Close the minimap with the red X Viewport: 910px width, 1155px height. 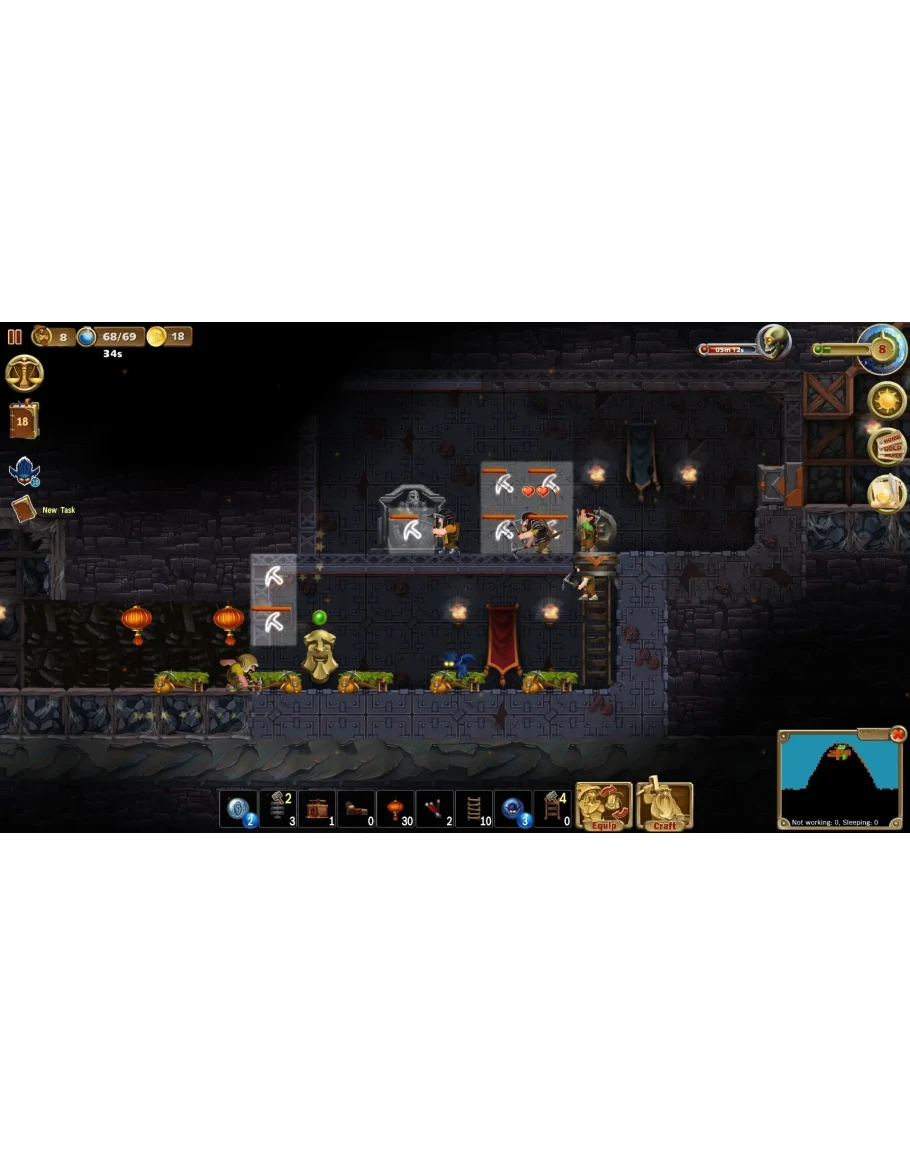[x=898, y=734]
